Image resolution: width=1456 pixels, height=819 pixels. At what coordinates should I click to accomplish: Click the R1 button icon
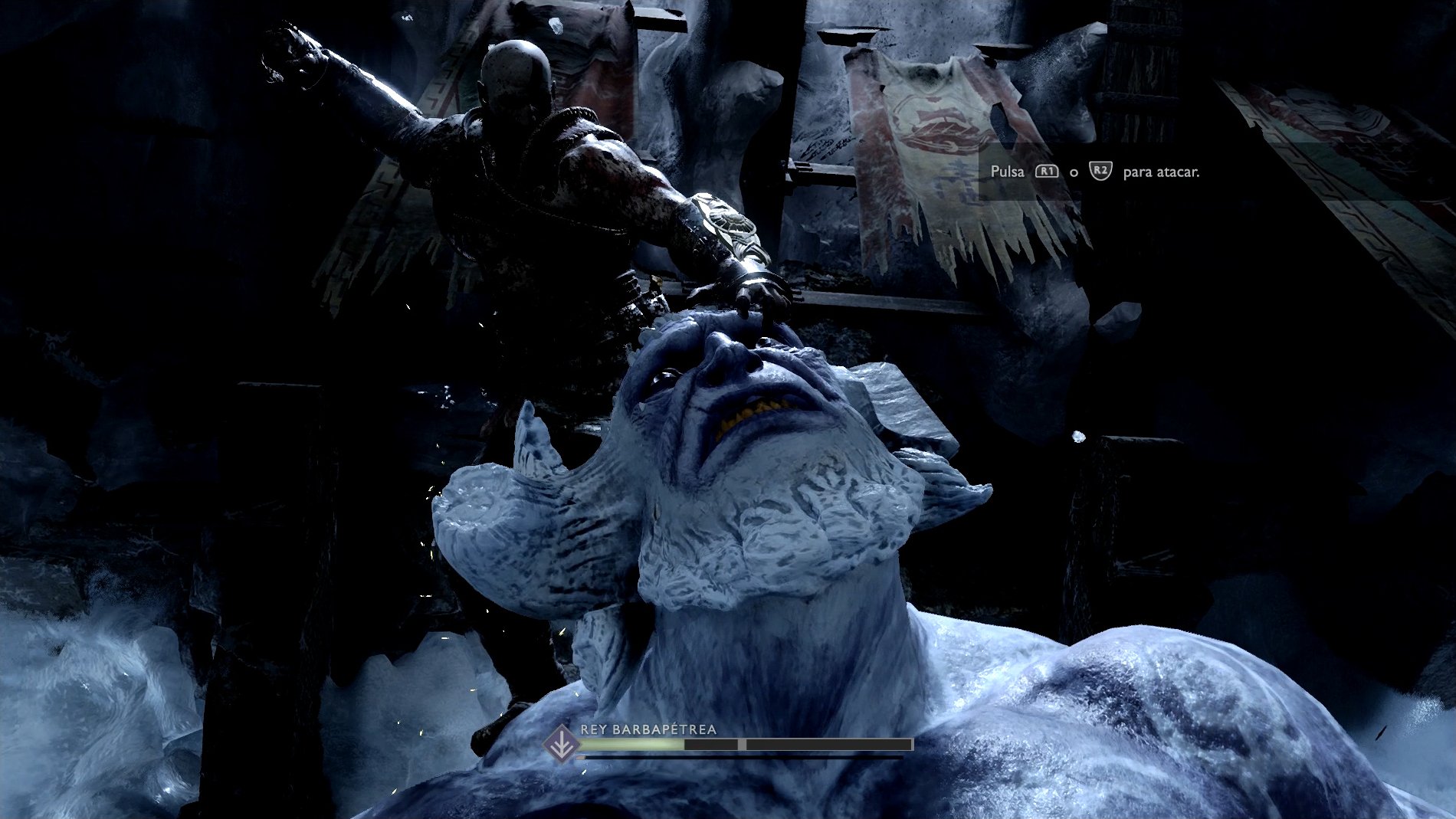coord(1047,171)
